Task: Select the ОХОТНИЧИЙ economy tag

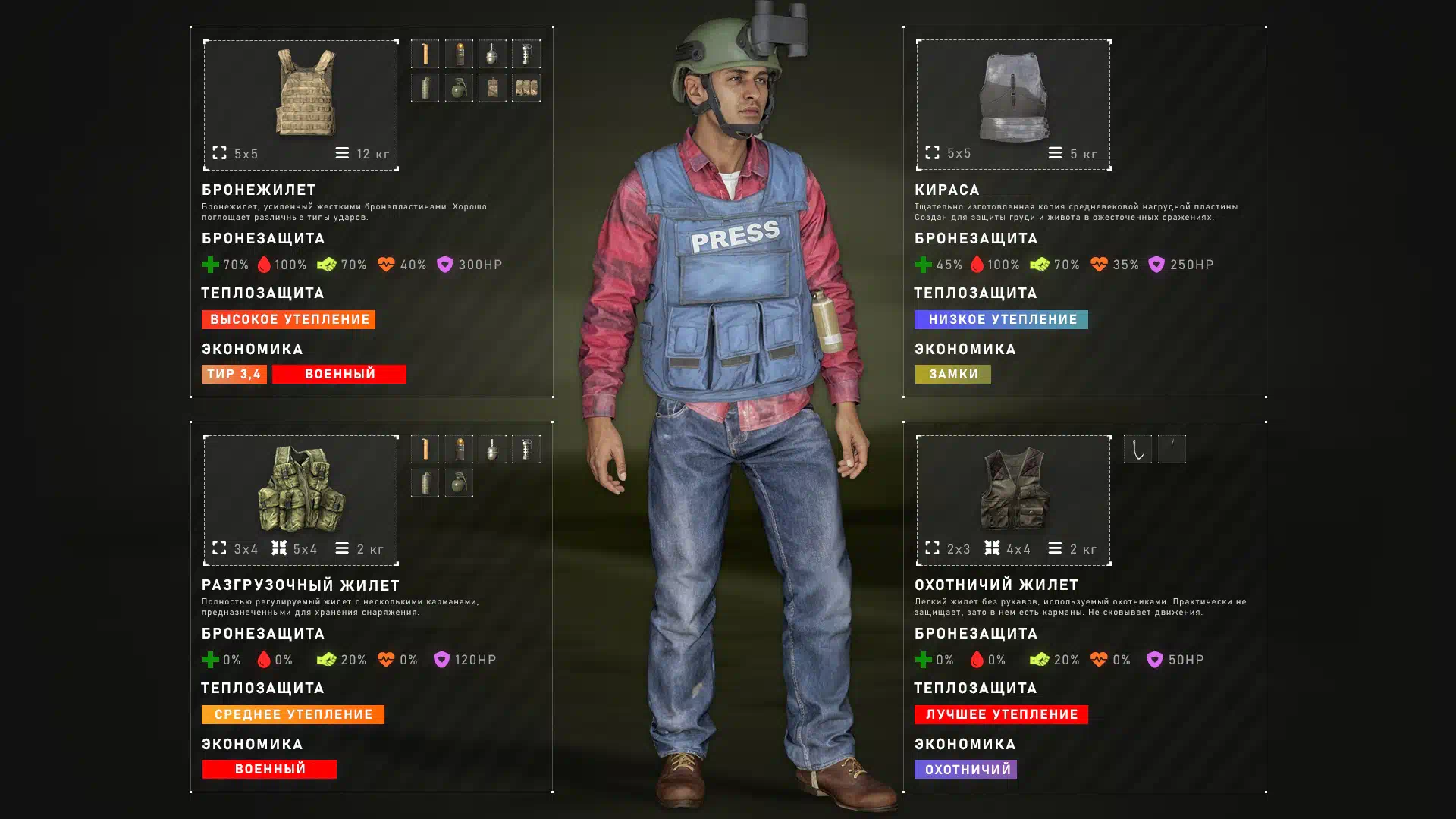Action: tap(965, 770)
